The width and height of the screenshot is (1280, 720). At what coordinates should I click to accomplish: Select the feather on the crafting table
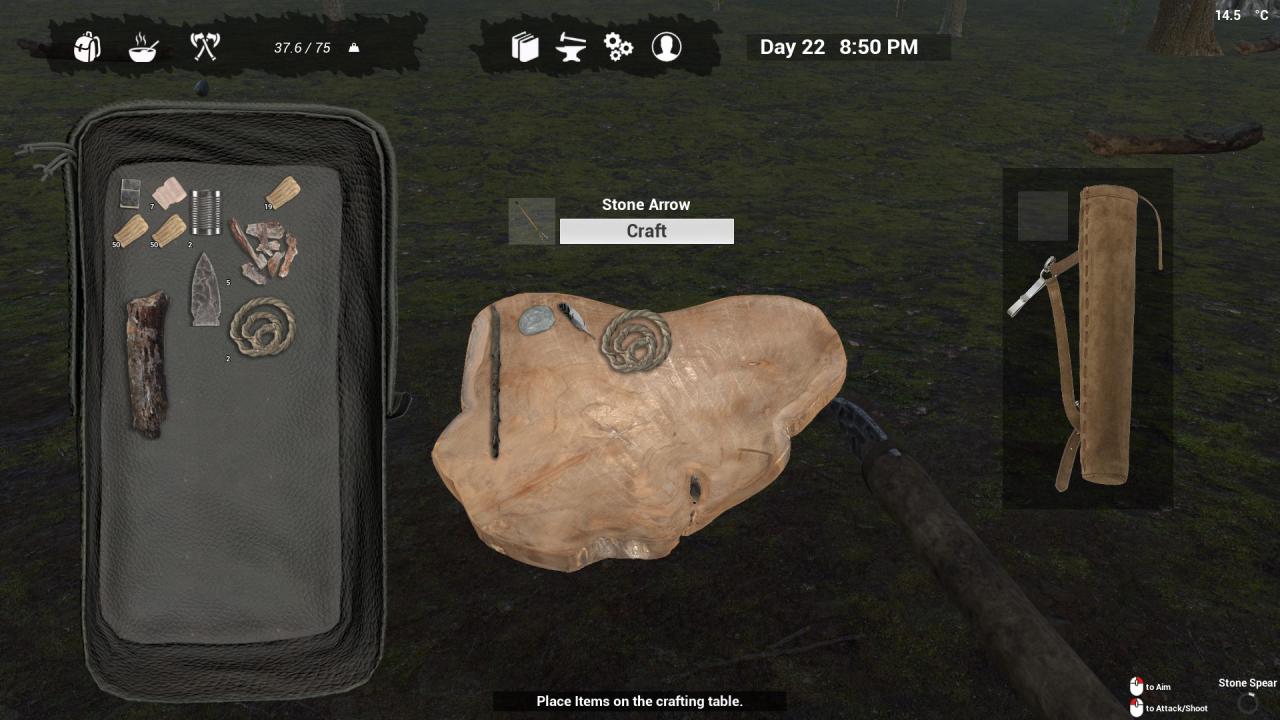click(x=575, y=317)
